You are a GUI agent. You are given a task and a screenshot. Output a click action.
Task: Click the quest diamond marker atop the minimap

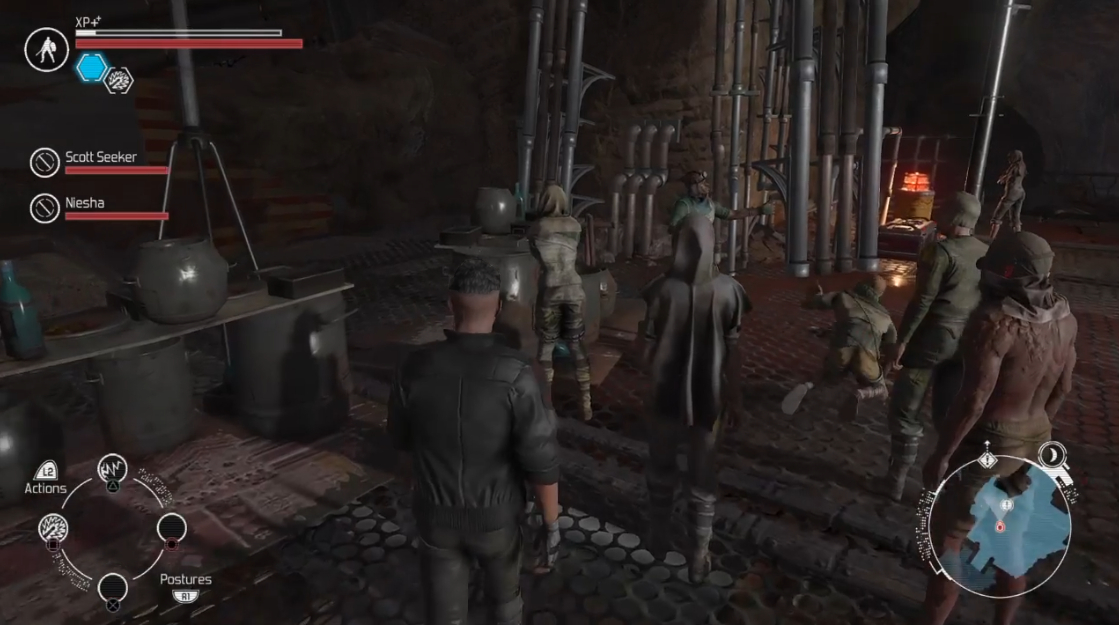click(x=988, y=459)
